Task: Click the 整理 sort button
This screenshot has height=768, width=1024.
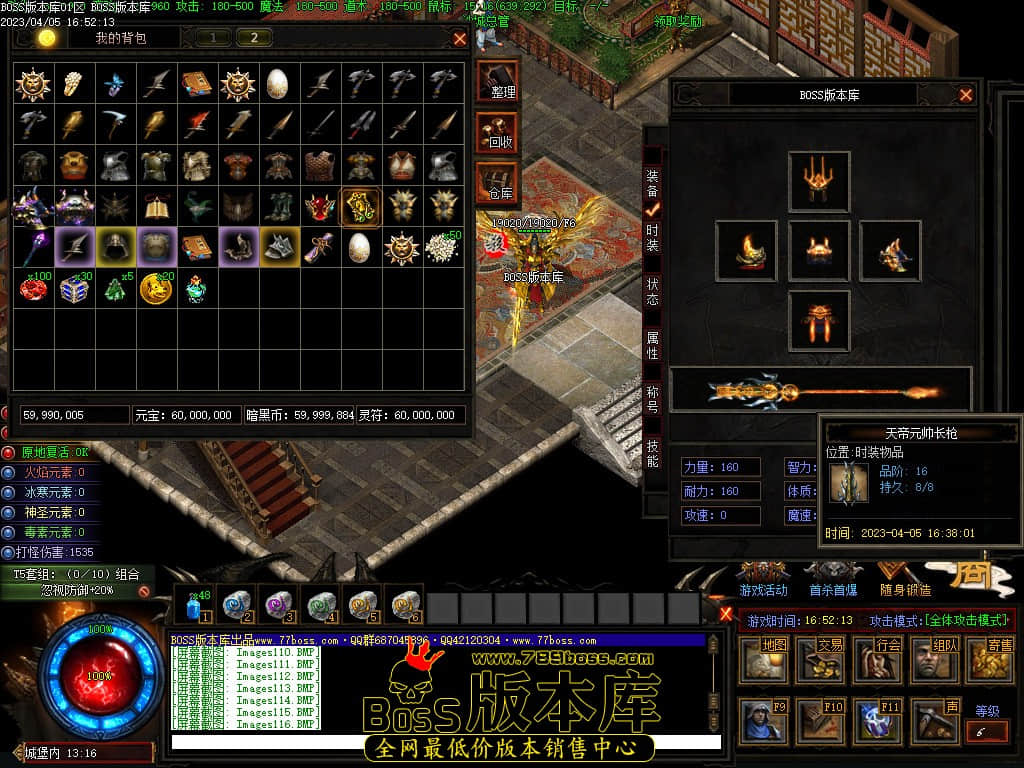Action: (x=498, y=80)
